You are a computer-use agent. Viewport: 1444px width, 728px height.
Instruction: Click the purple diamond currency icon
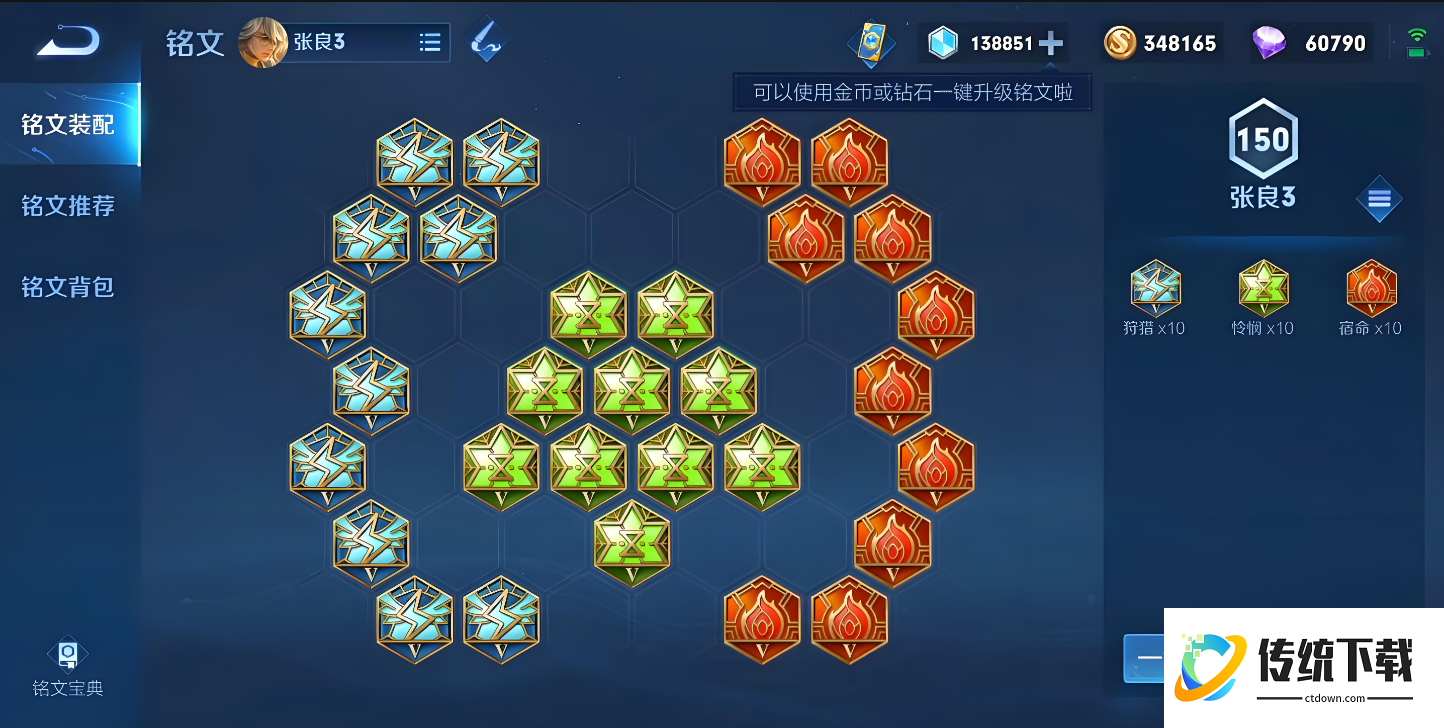click(x=1271, y=43)
